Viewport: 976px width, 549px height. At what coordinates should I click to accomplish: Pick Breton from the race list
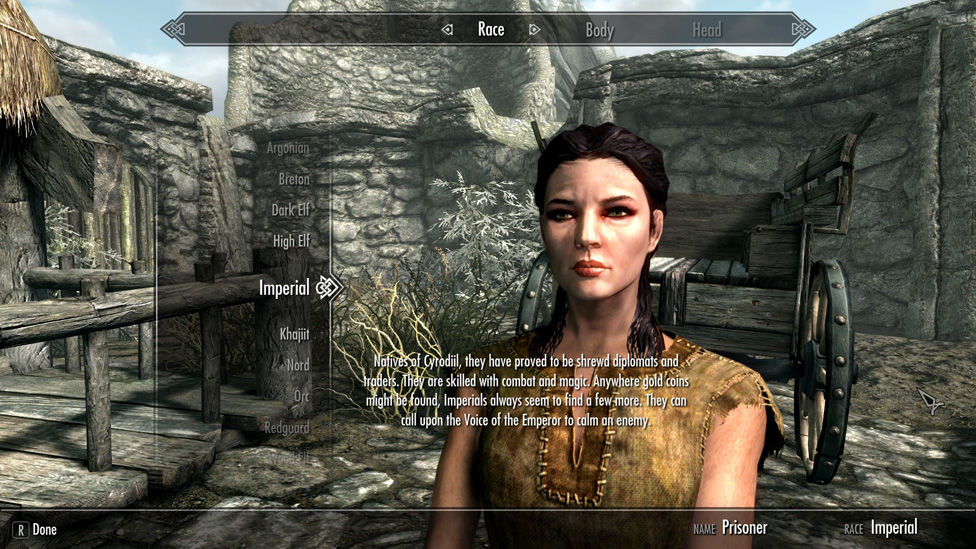click(x=294, y=179)
